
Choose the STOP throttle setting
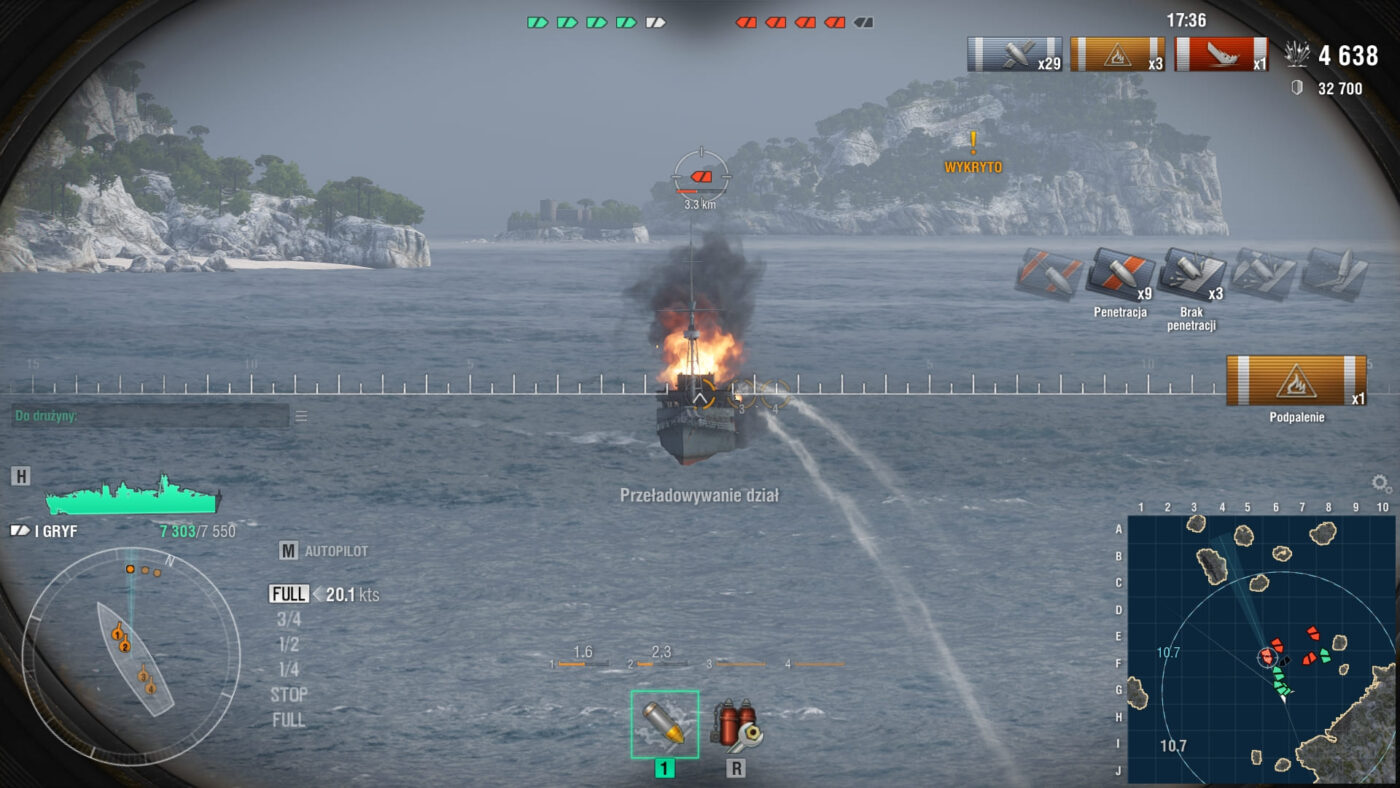(x=289, y=695)
